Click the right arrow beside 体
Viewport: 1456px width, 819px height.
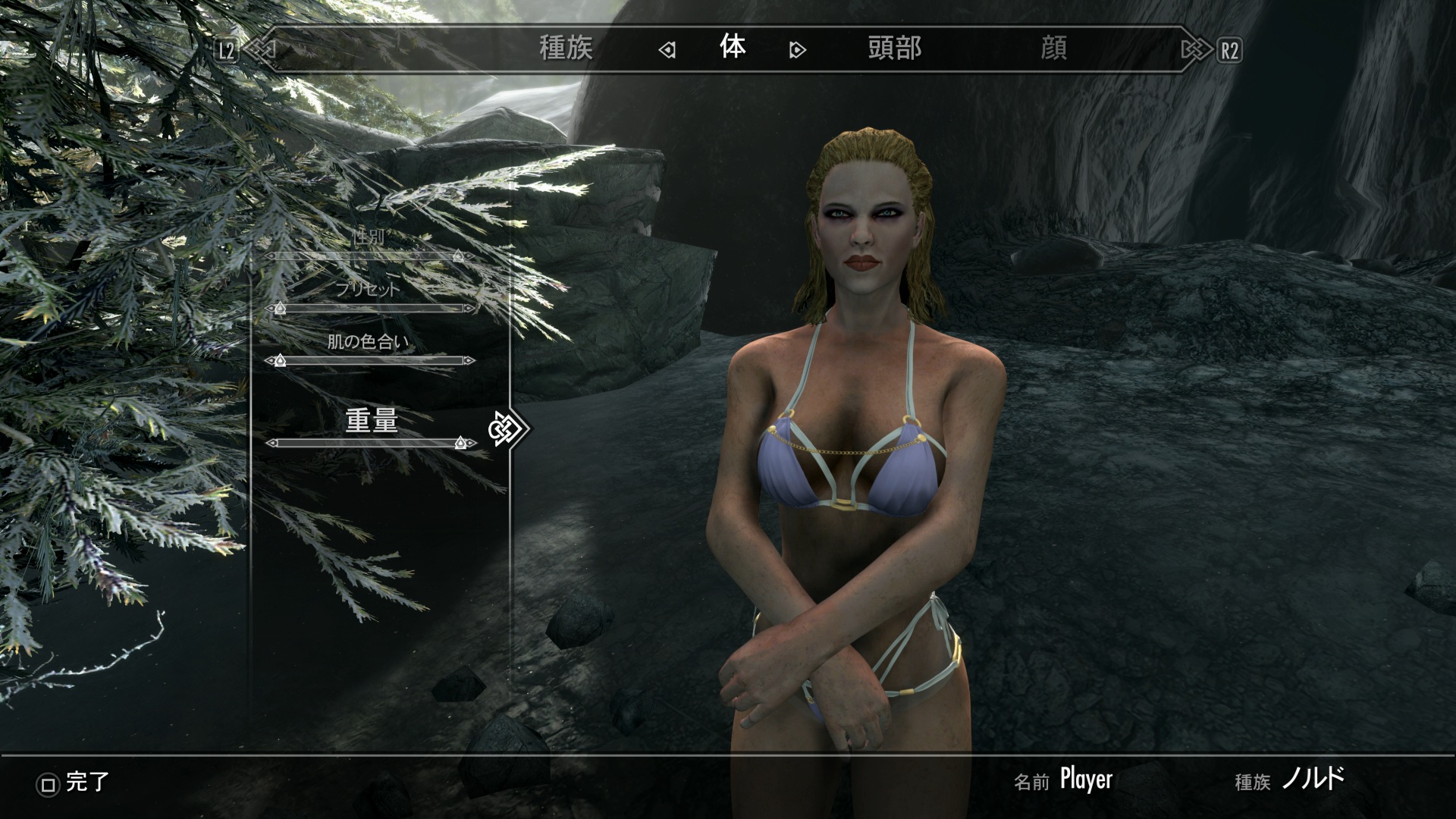[x=797, y=51]
